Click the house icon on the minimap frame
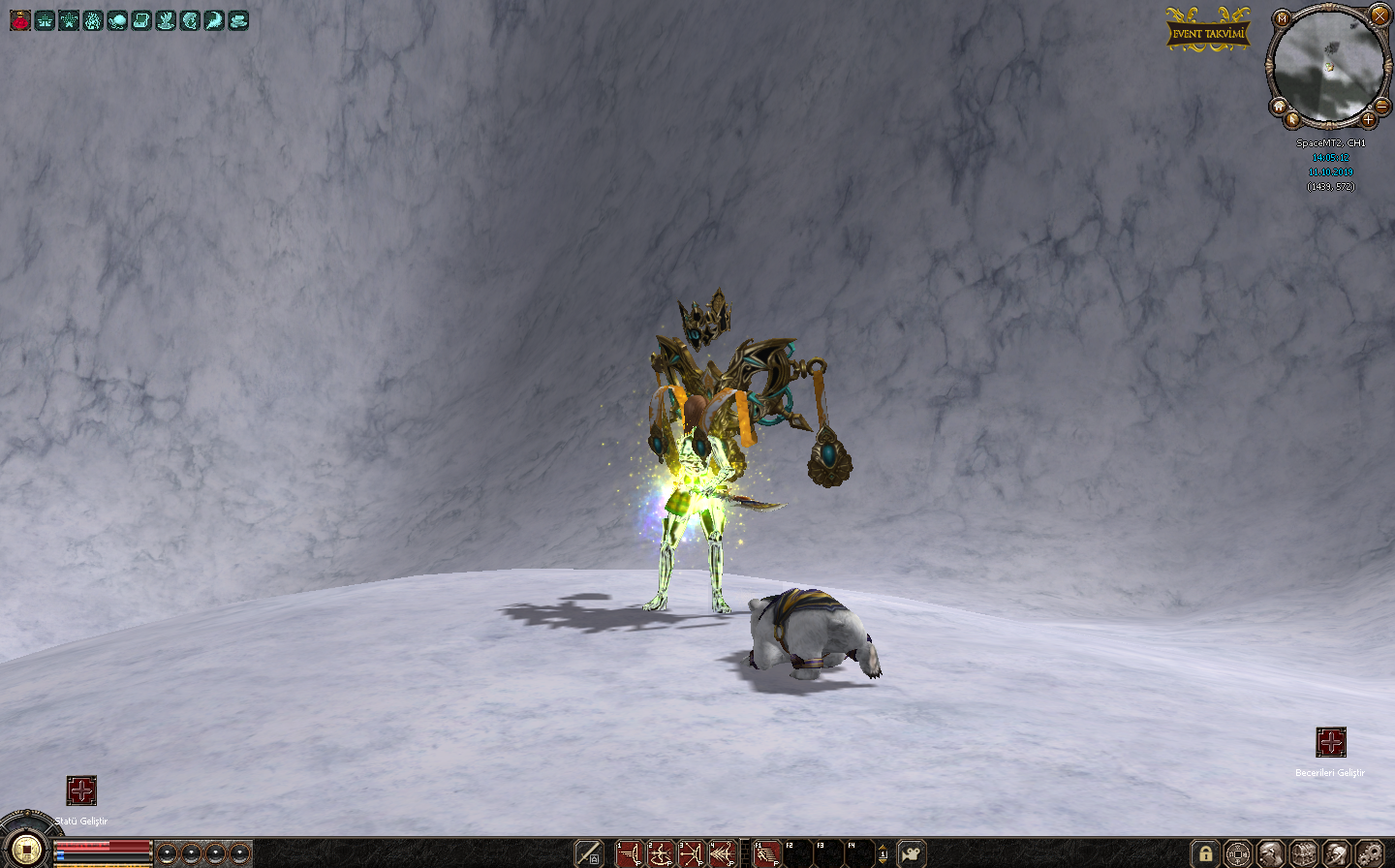 point(1279,106)
